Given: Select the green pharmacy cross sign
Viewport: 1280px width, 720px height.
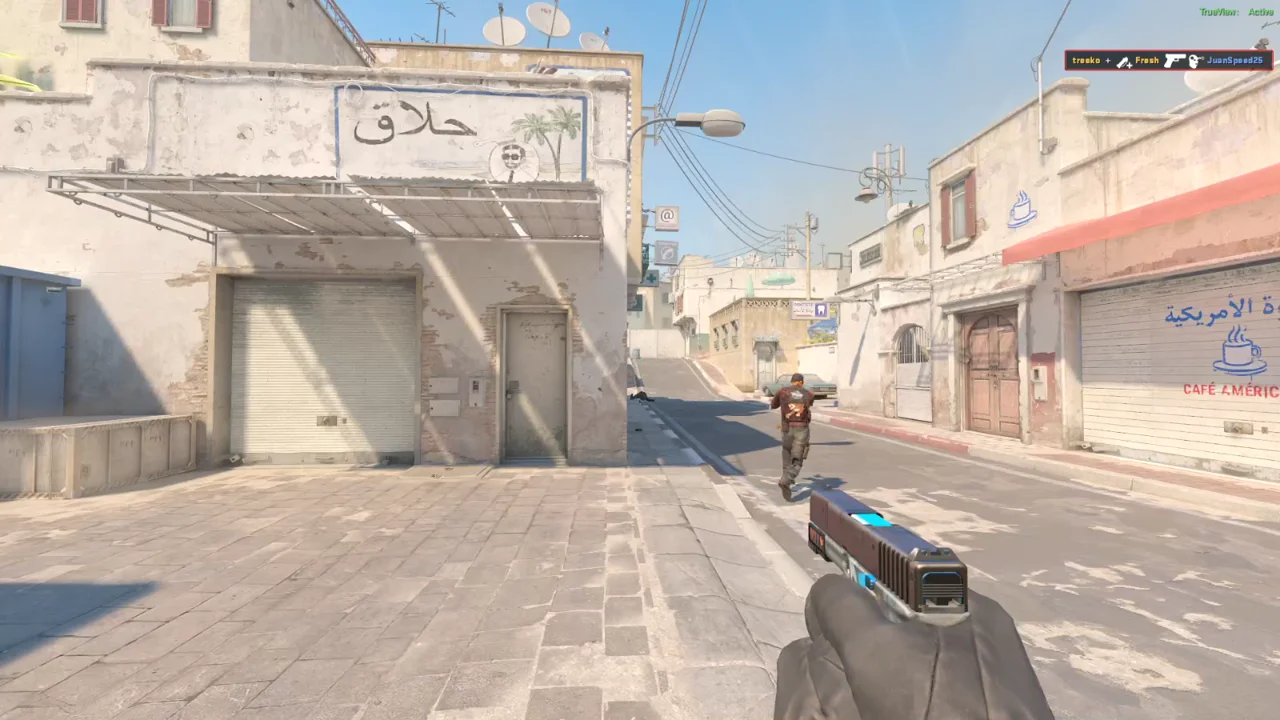Looking at the screenshot, I should pyautogui.click(x=651, y=277).
